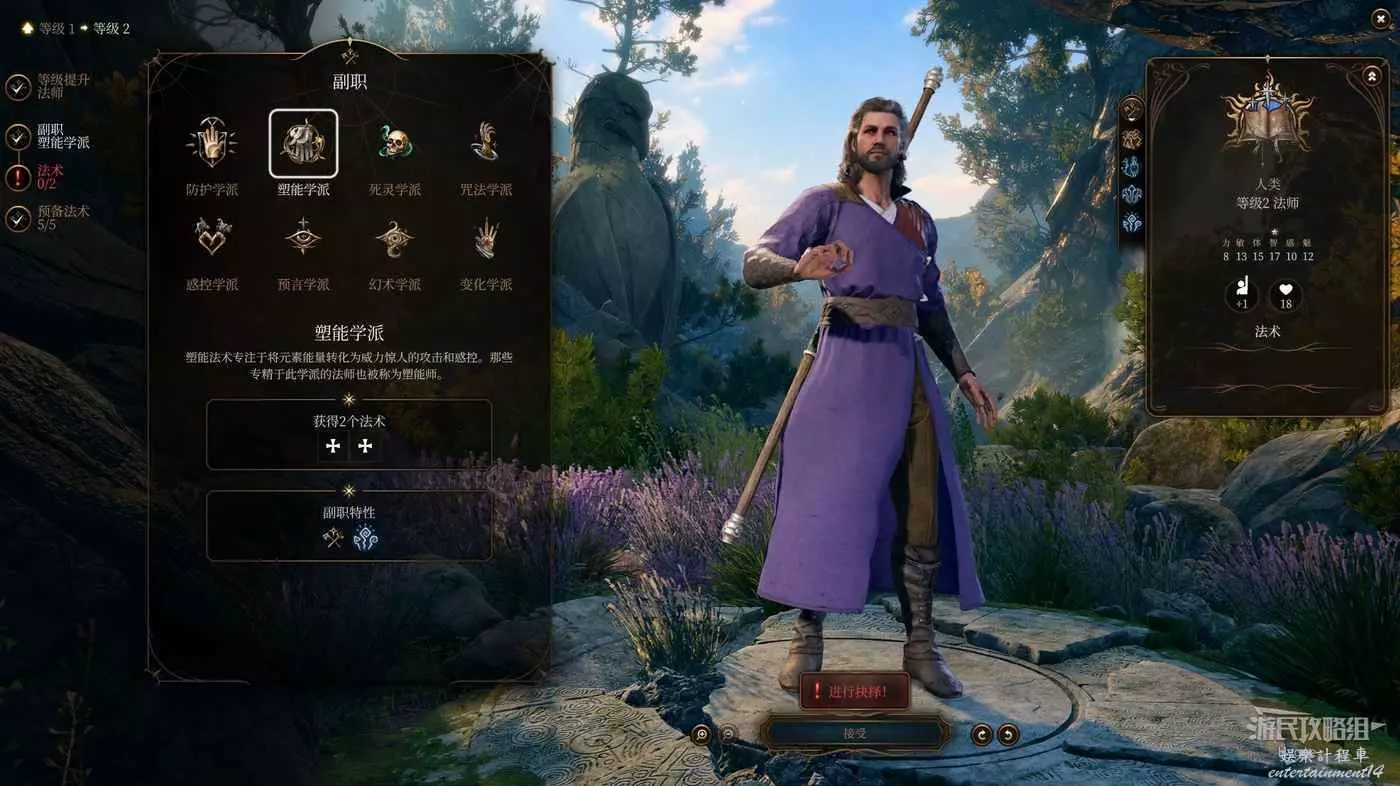Choose the 变化学派 (Transmutation) subclass
Image resolution: width=1400 pixels, height=786 pixels.
point(486,239)
